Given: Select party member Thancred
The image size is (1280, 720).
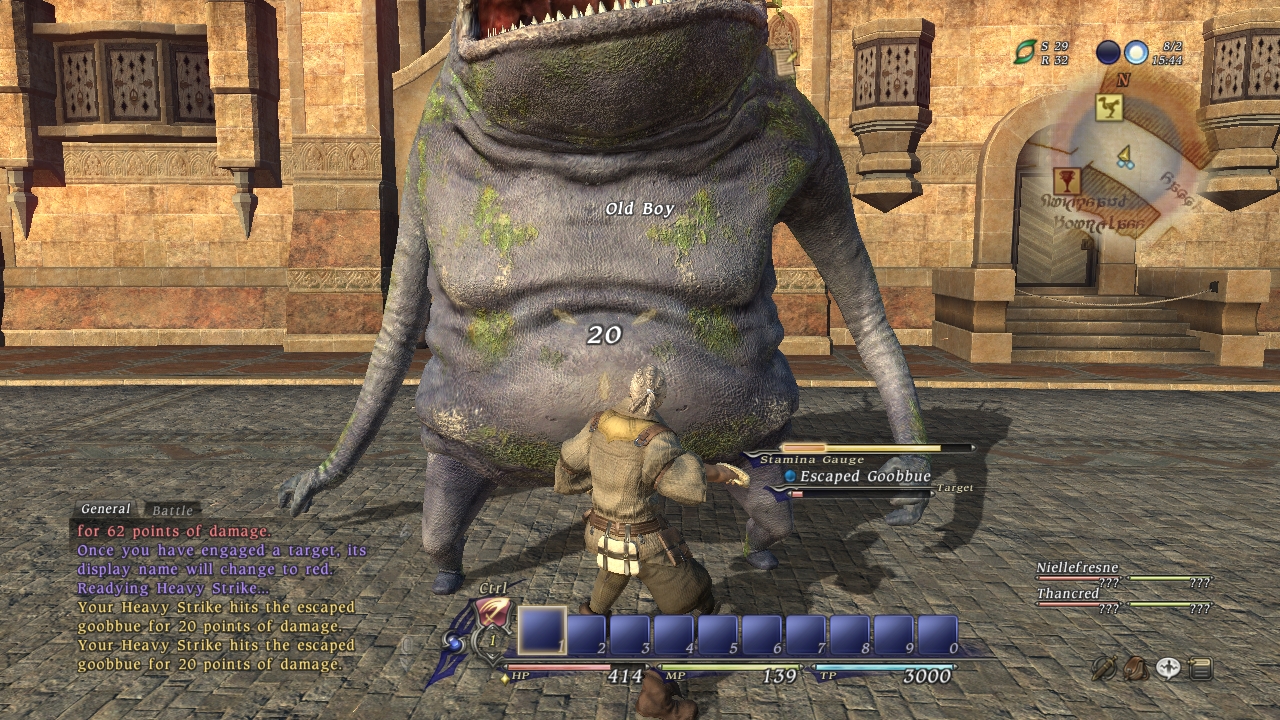Looking at the screenshot, I should tap(1068, 594).
